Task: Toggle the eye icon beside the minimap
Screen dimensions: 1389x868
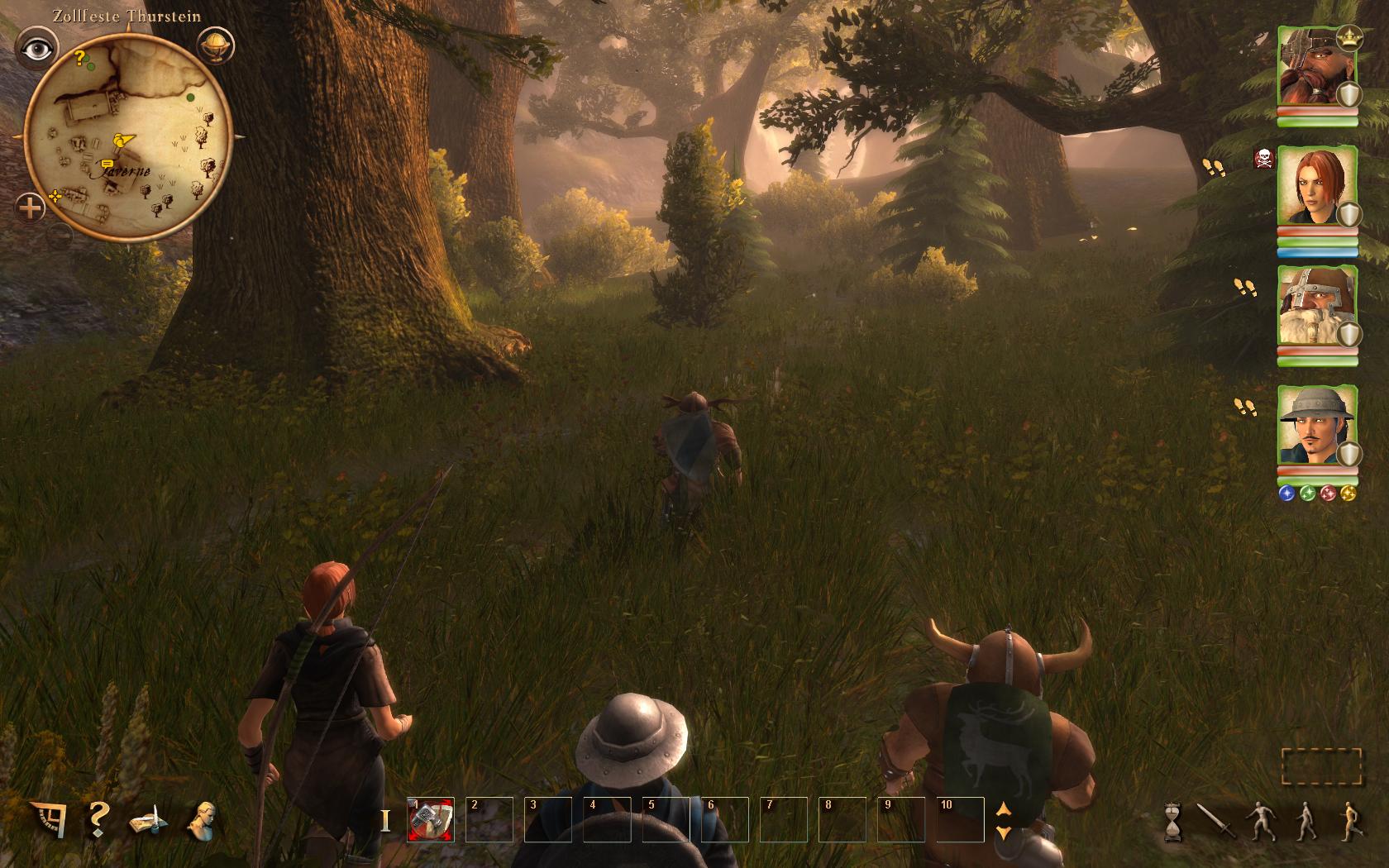Action: [37, 49]
